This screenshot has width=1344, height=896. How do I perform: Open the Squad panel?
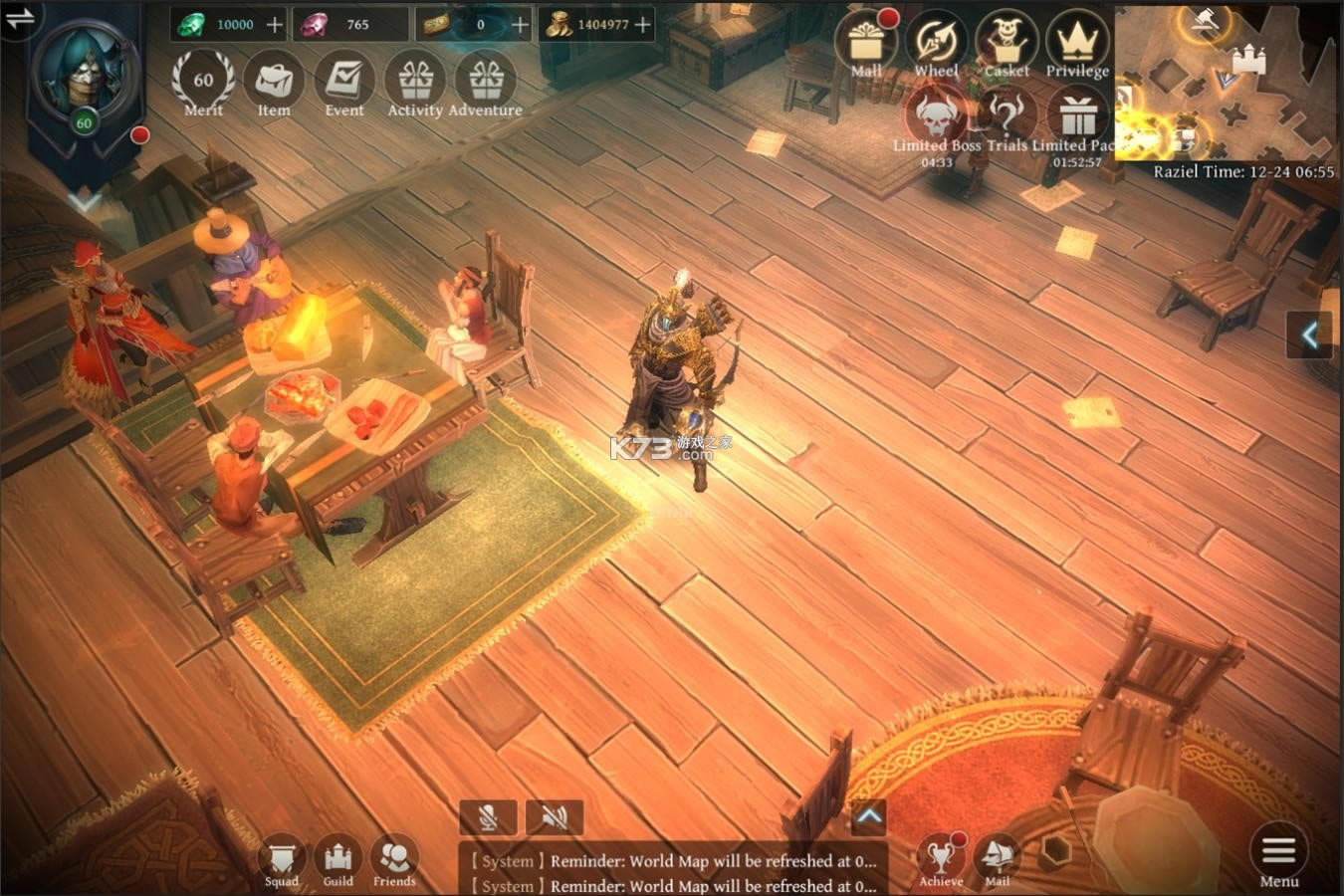282,858
